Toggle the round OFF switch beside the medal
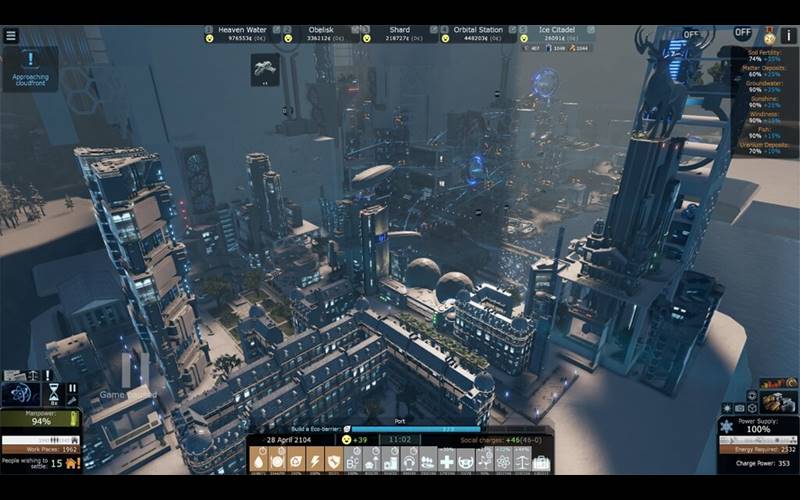 742,33
